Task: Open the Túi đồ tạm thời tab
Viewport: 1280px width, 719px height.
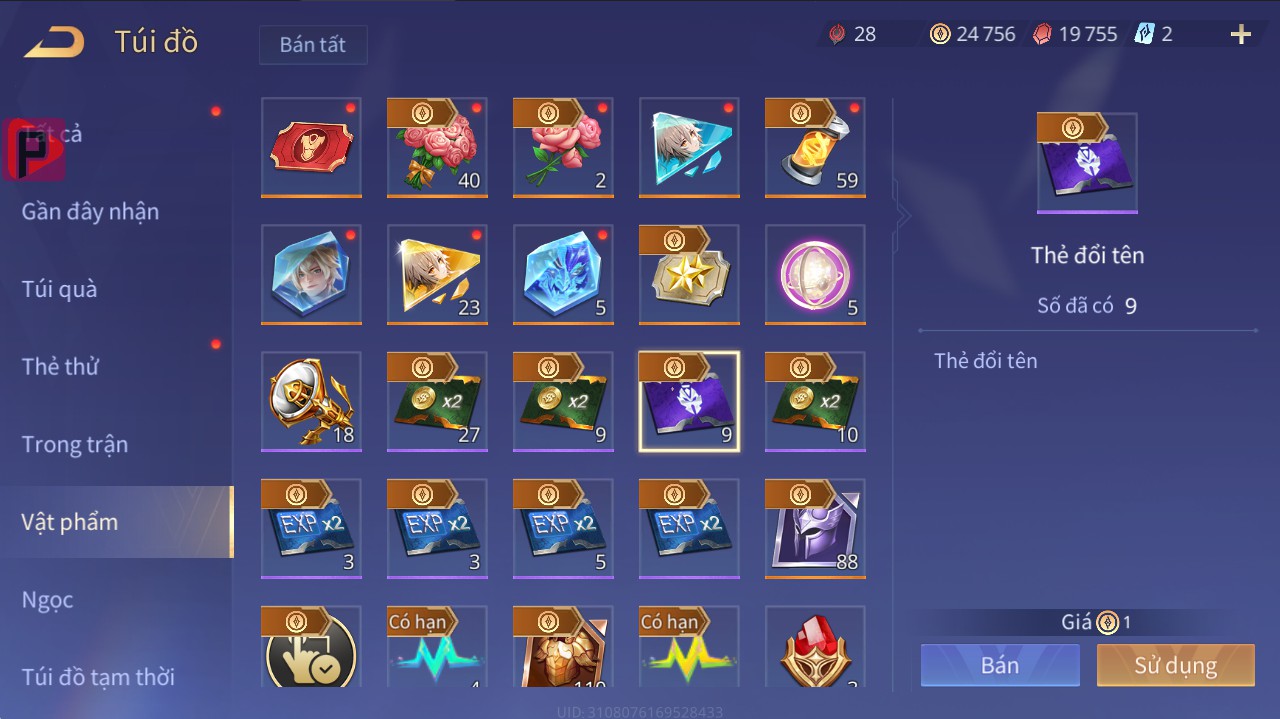Action: point(98,677)
